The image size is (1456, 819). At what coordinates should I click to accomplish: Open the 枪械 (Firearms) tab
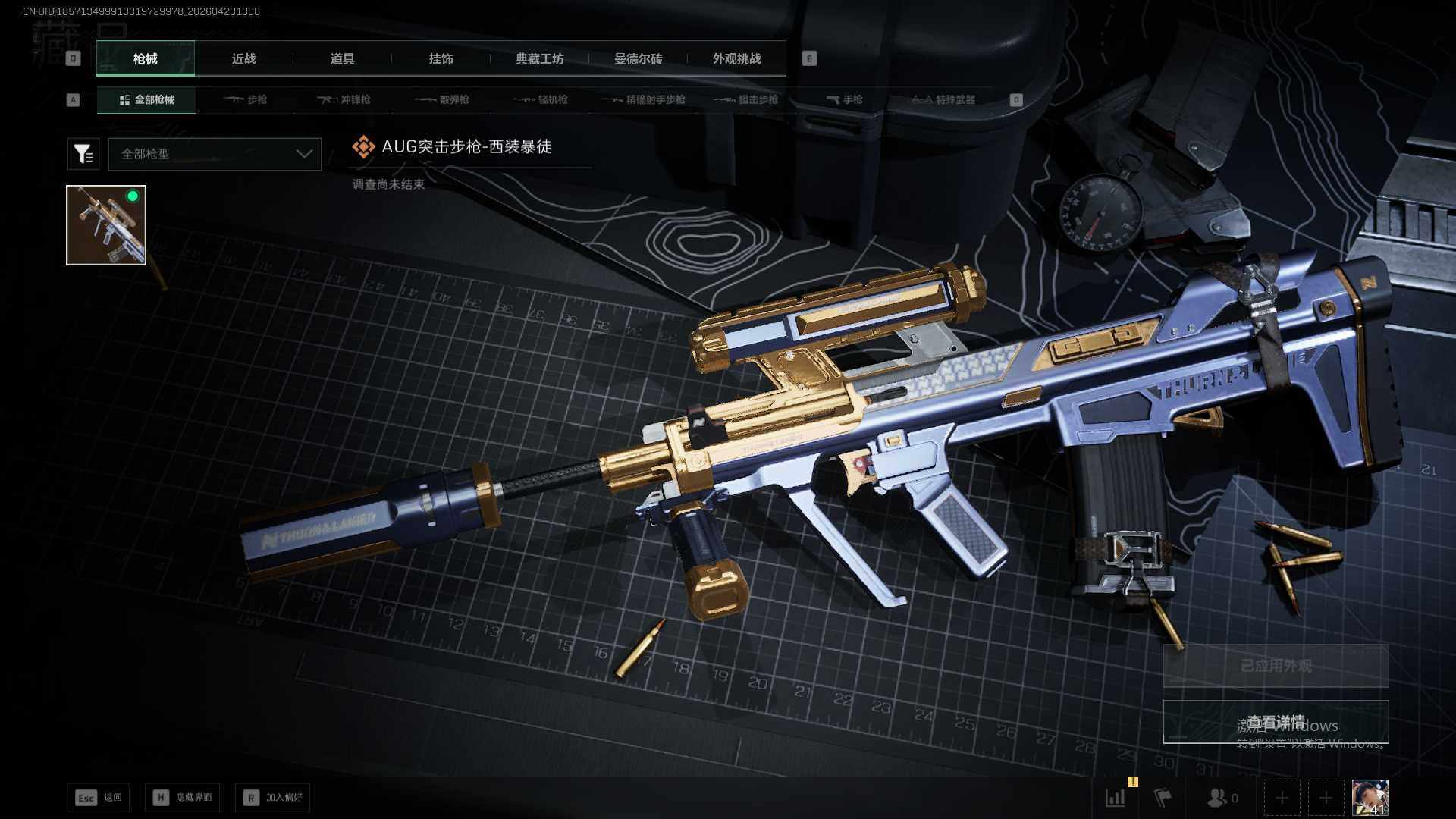click(x=145, y=58)
